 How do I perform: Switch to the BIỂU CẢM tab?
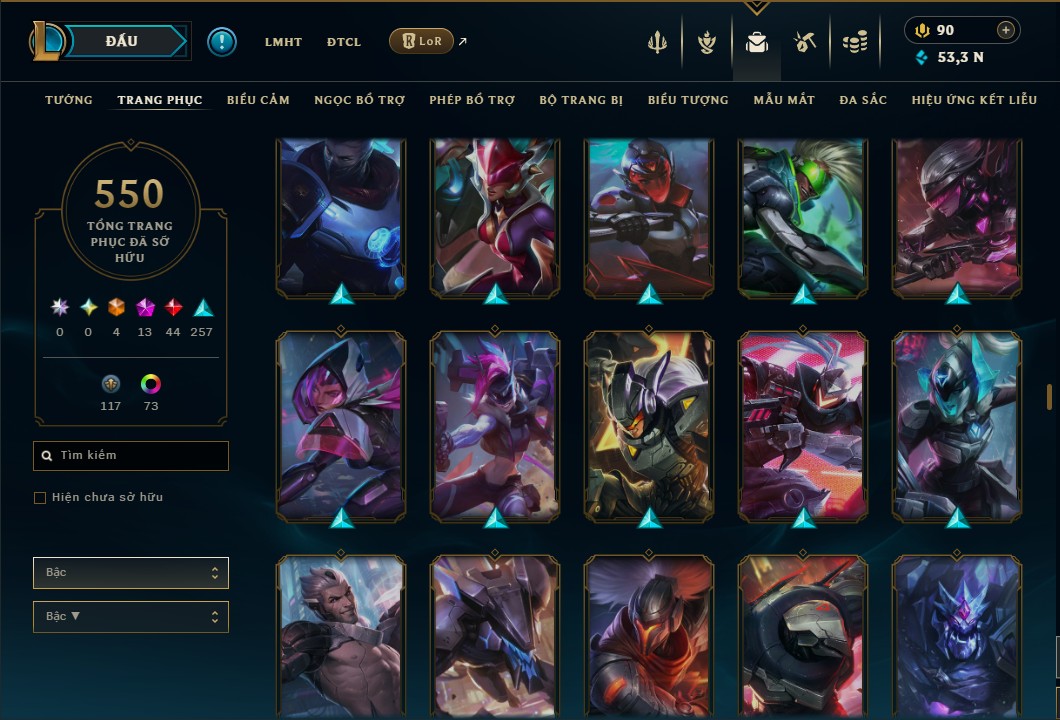258,100
